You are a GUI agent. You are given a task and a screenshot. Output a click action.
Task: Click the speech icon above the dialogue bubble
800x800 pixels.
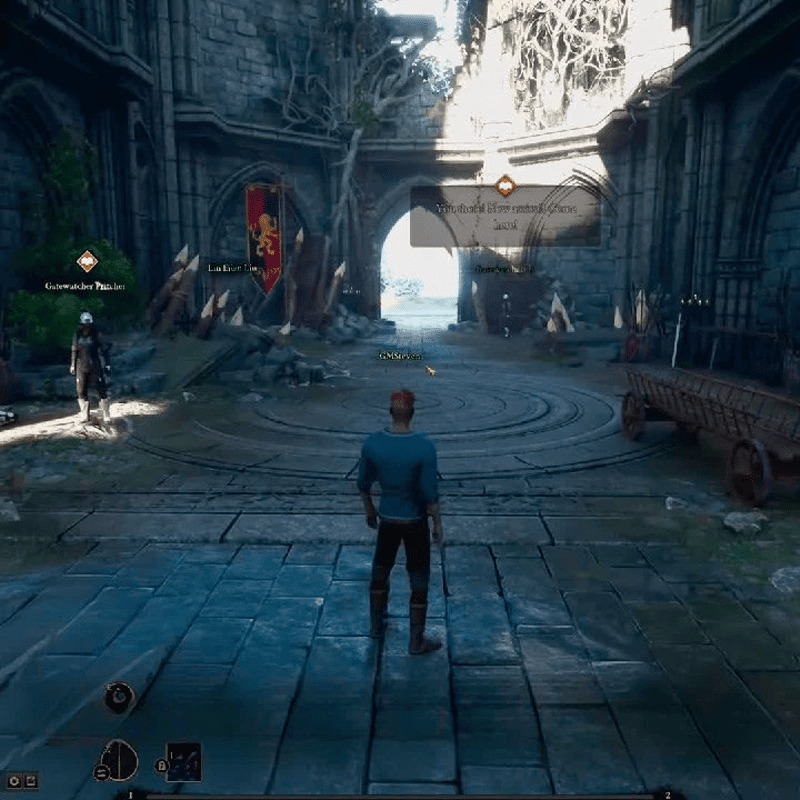click(x=506, y=185)
